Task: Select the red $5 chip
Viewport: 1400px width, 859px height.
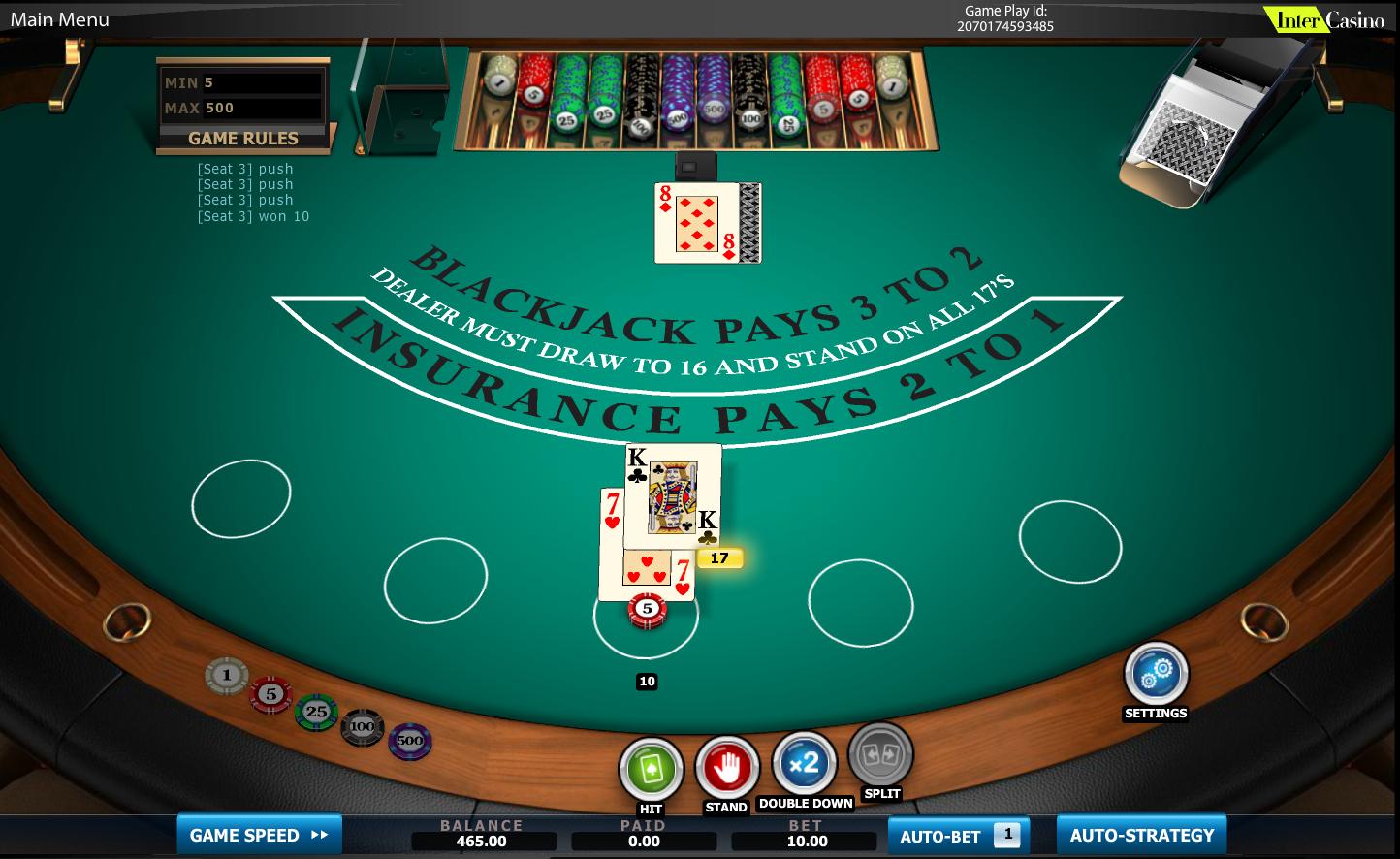Action: click(x=270, y=693)
